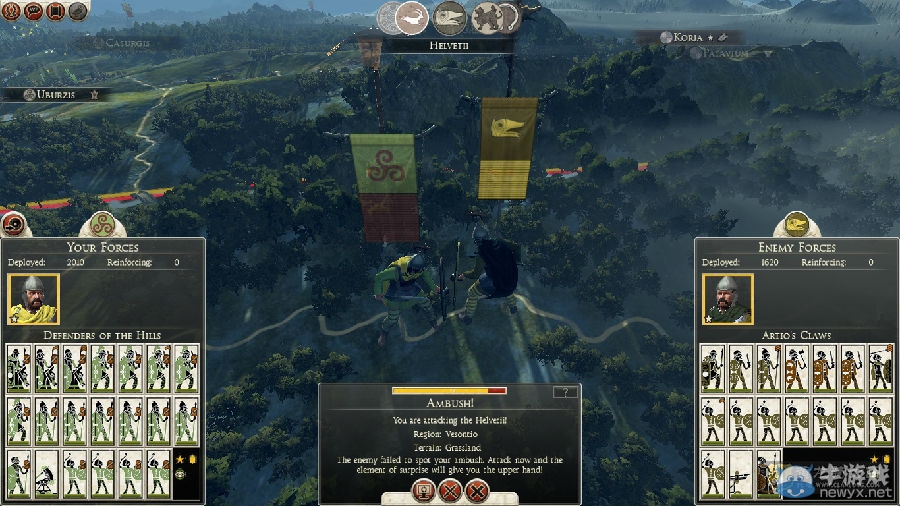Open the book-shaped encyclopedia button
Image resolution: width=900 pixels, height=506 pixels.
[x=55, y=10]
